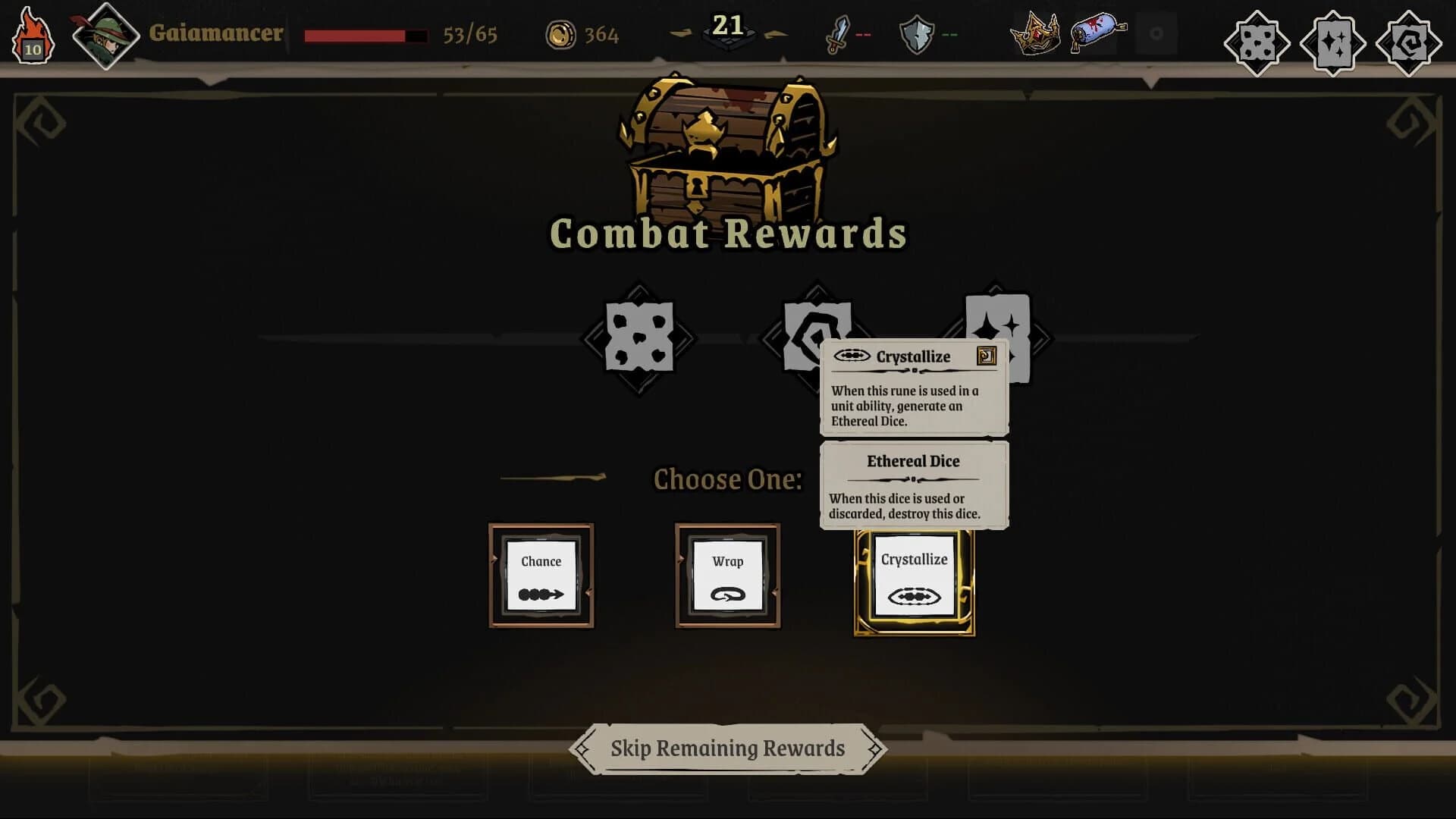This screenshot has height=819, width=1456.
Task: Open the Gaiamancer character portrait
Action: click(105, 33)
